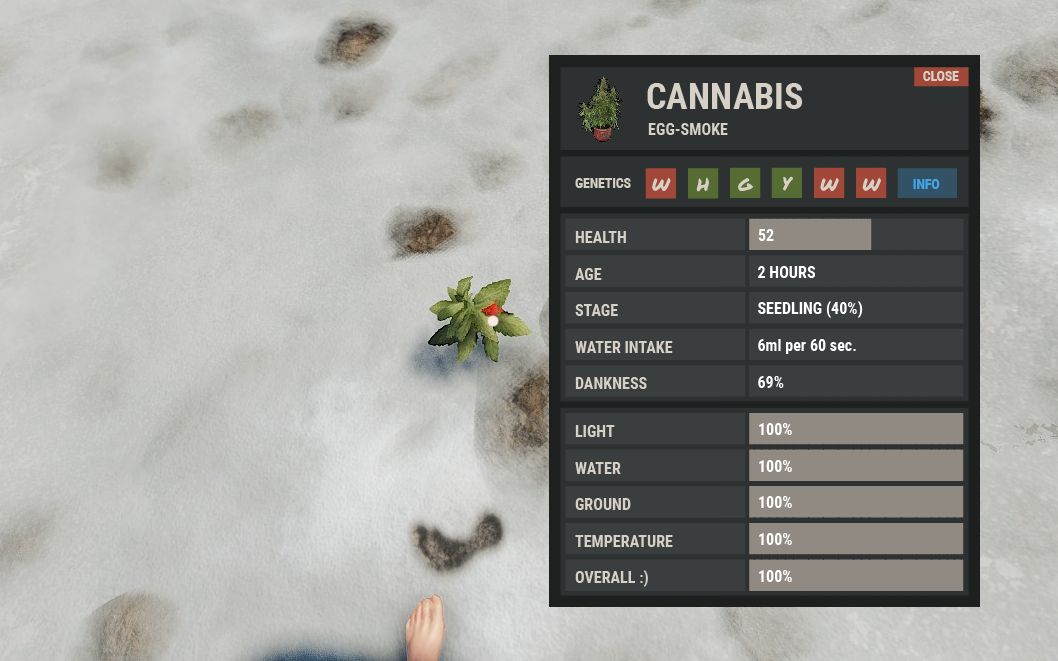Click the green G gene tile
This screenshot has width=1058, height=661.
(x=744, y=184)
